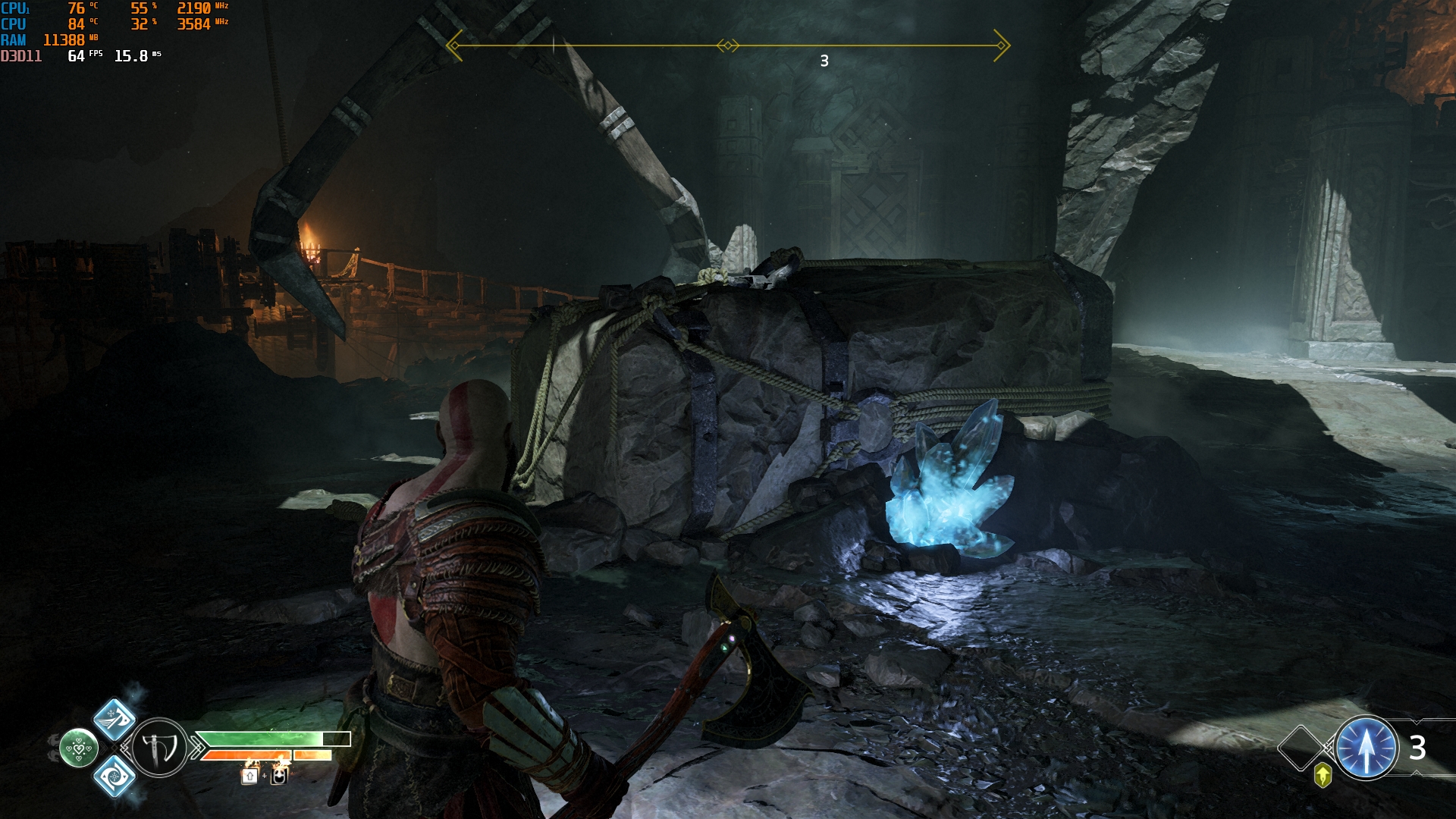Activate the frost axe throw runic attack

click(x=114, y=719)
